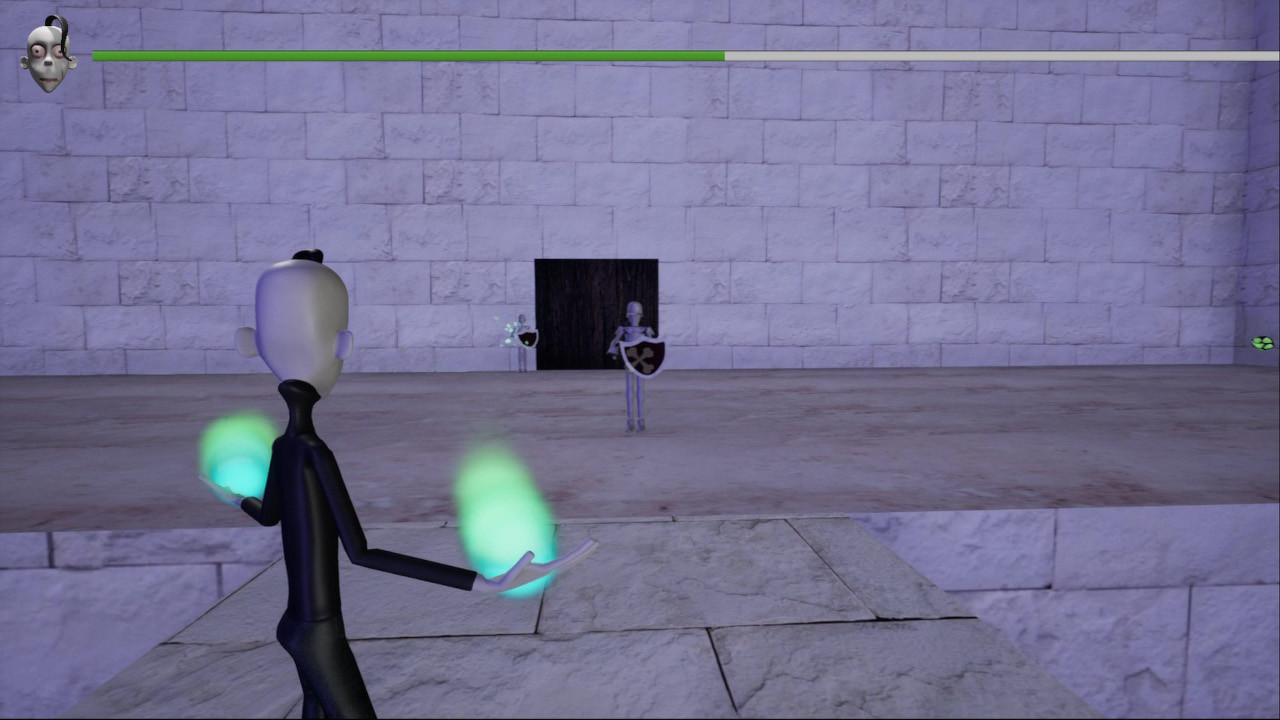Click the zombie head portrait icon
This screenshot has width=1280, height=720.
coord(48,55)
